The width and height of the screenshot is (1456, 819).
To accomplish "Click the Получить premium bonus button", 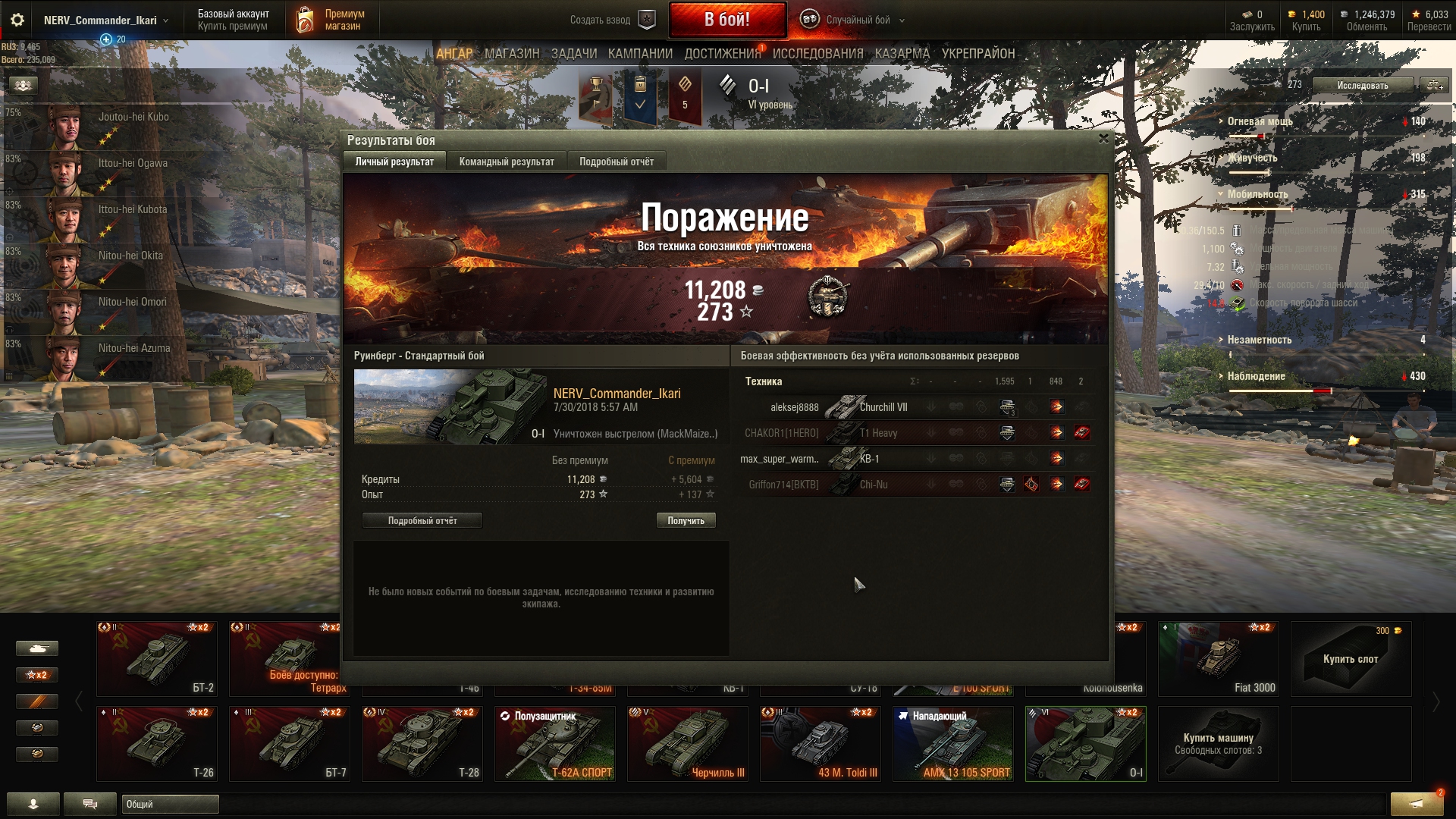I will pyautogui.click(x=686, y=521).
